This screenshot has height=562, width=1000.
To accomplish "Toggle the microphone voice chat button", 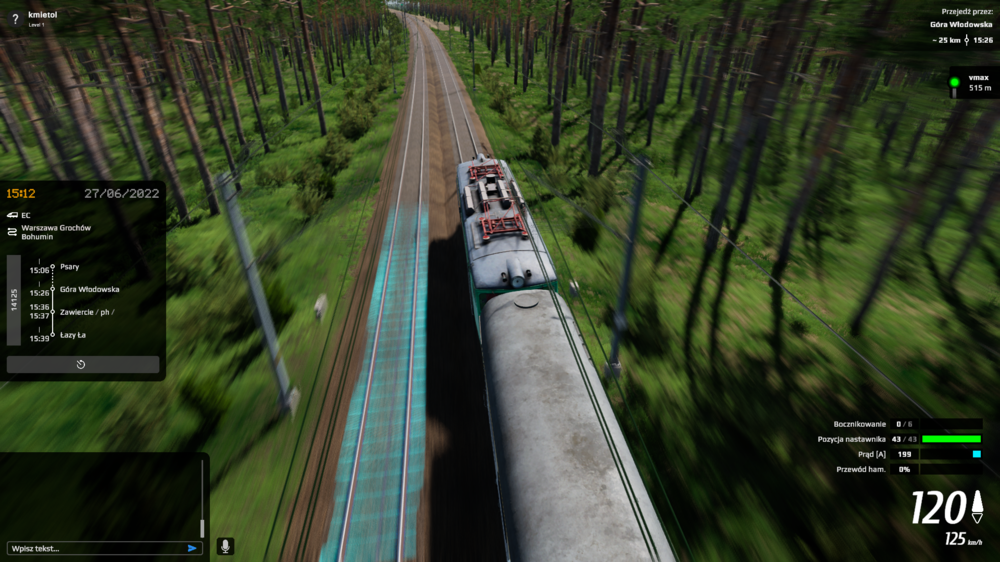I will coord(225,546).
